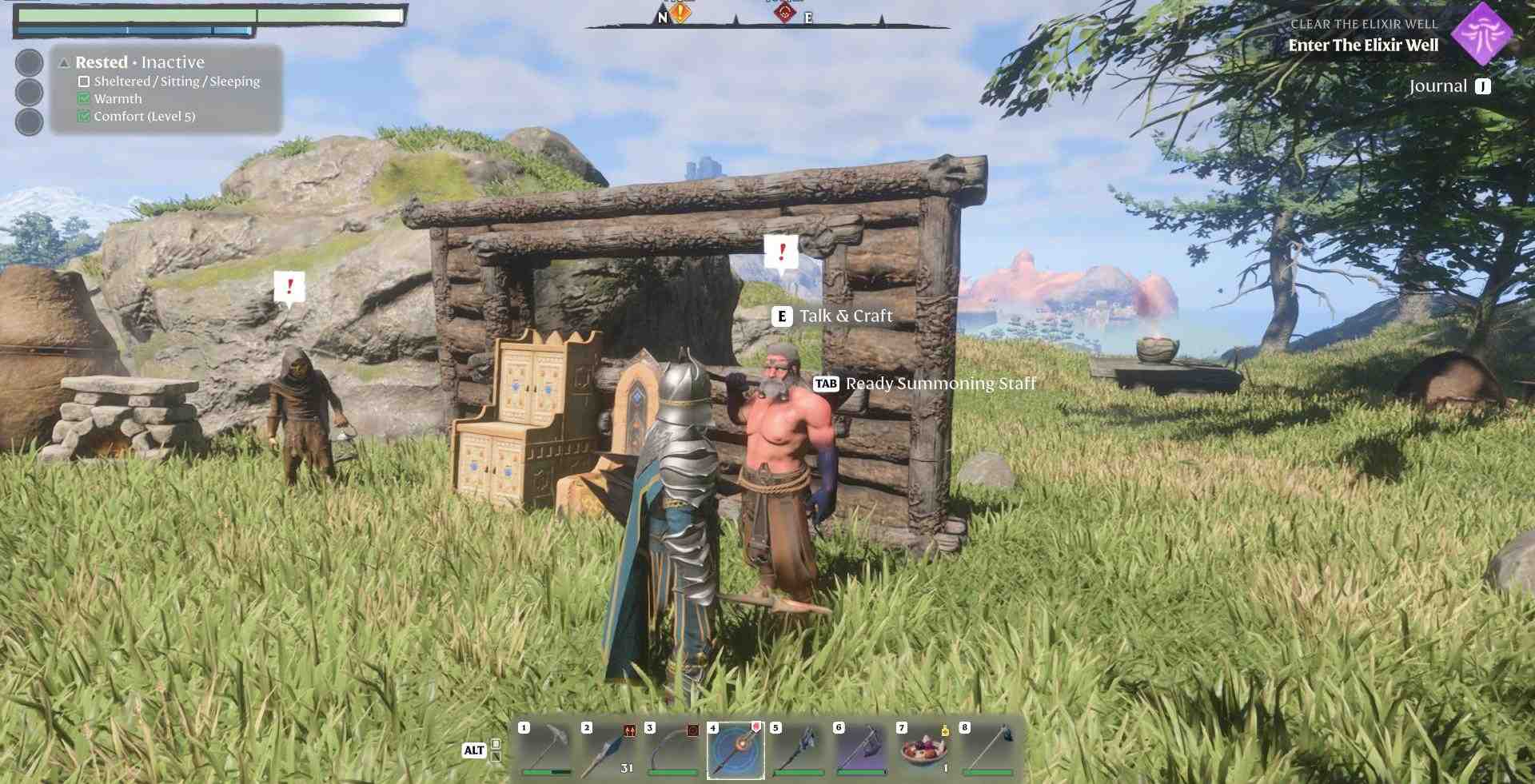Collapse the Rested buff details panel
Screen dimensions: 1535x784
[63, 61]
